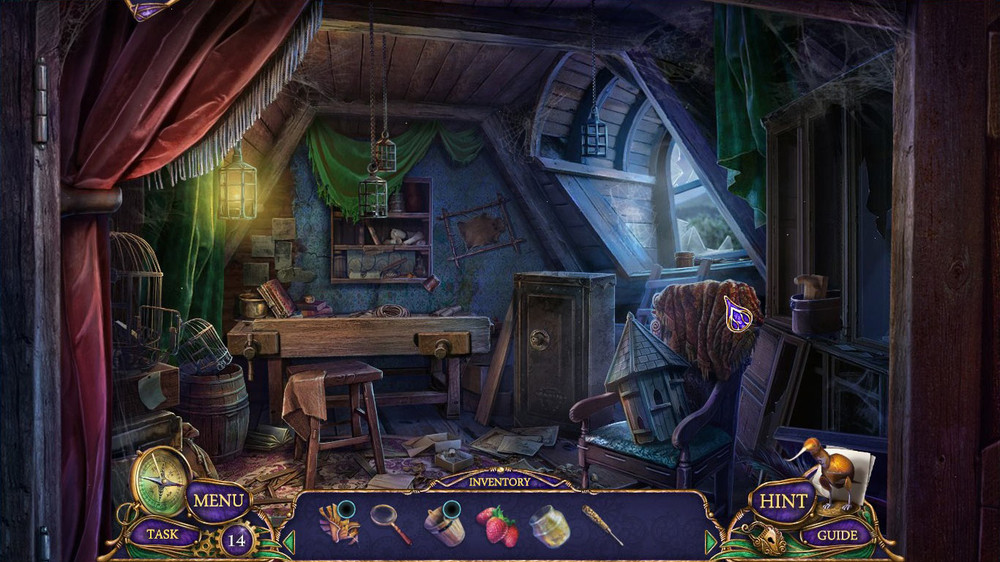This screenshot has width=1000, height=562.
Task: Open the Task list
Action: (163, 534)
